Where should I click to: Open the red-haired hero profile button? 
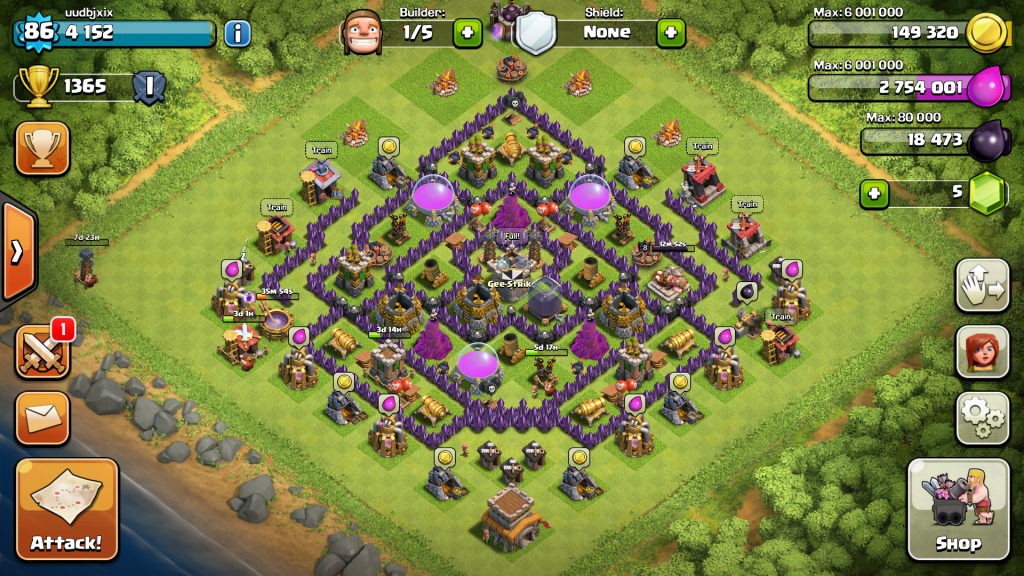coord(982,351)
